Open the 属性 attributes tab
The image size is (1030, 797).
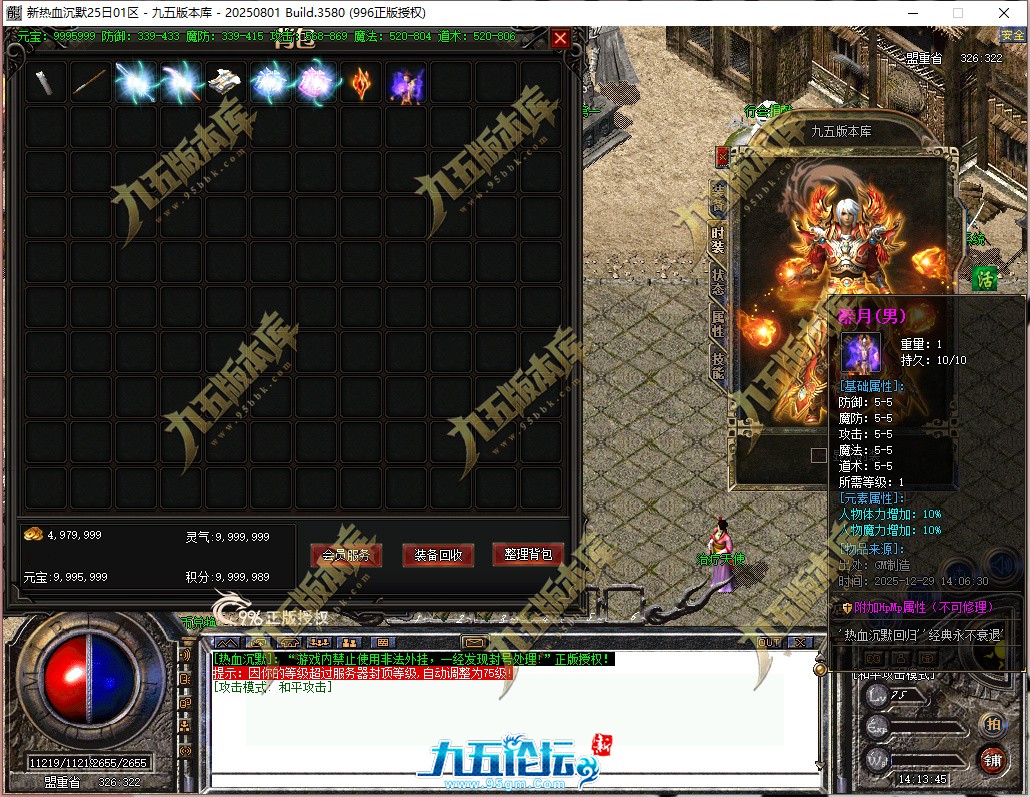(x=718, y=323)
